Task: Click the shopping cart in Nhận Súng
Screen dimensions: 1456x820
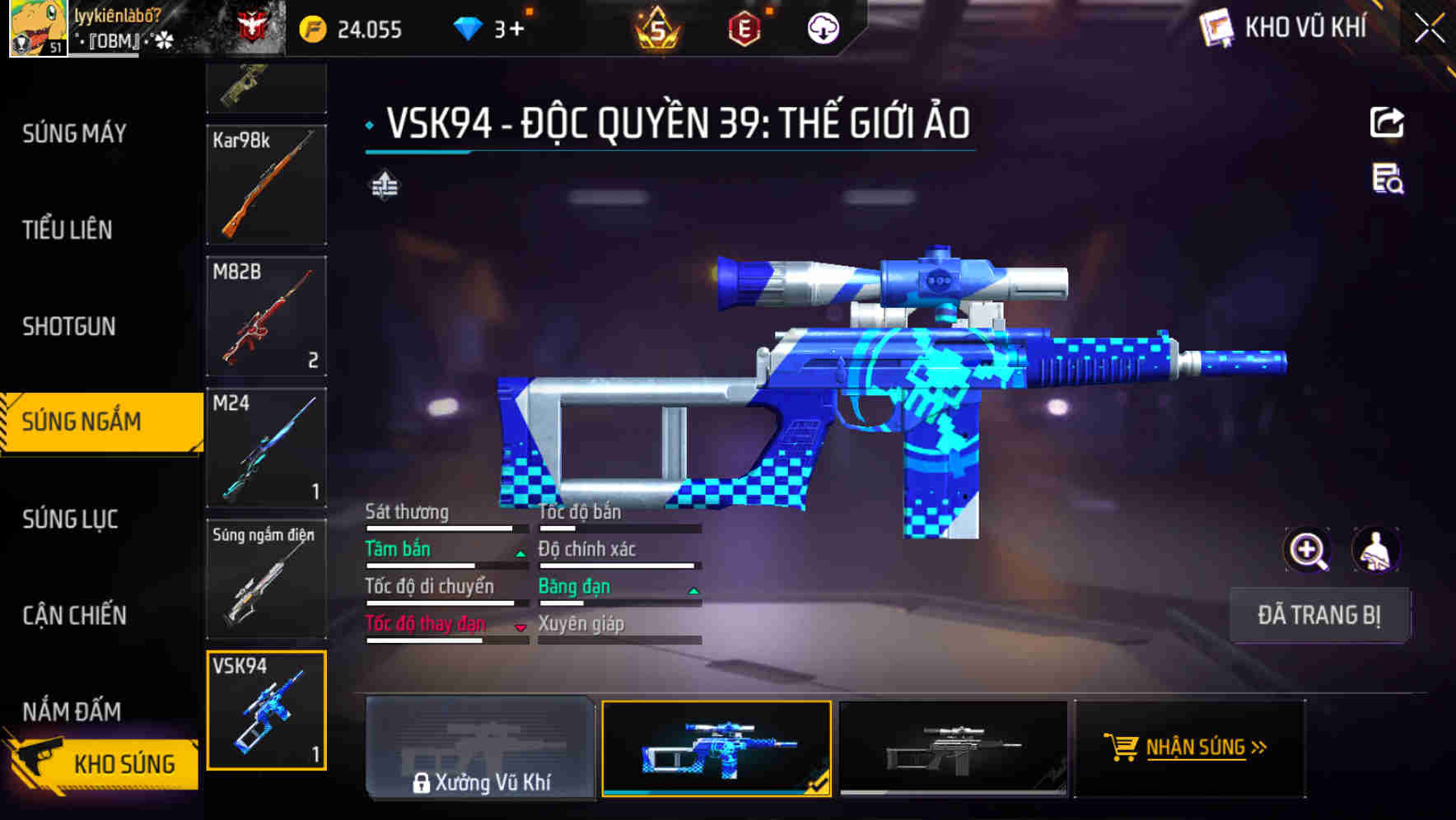Action: tap(1122, 748)
